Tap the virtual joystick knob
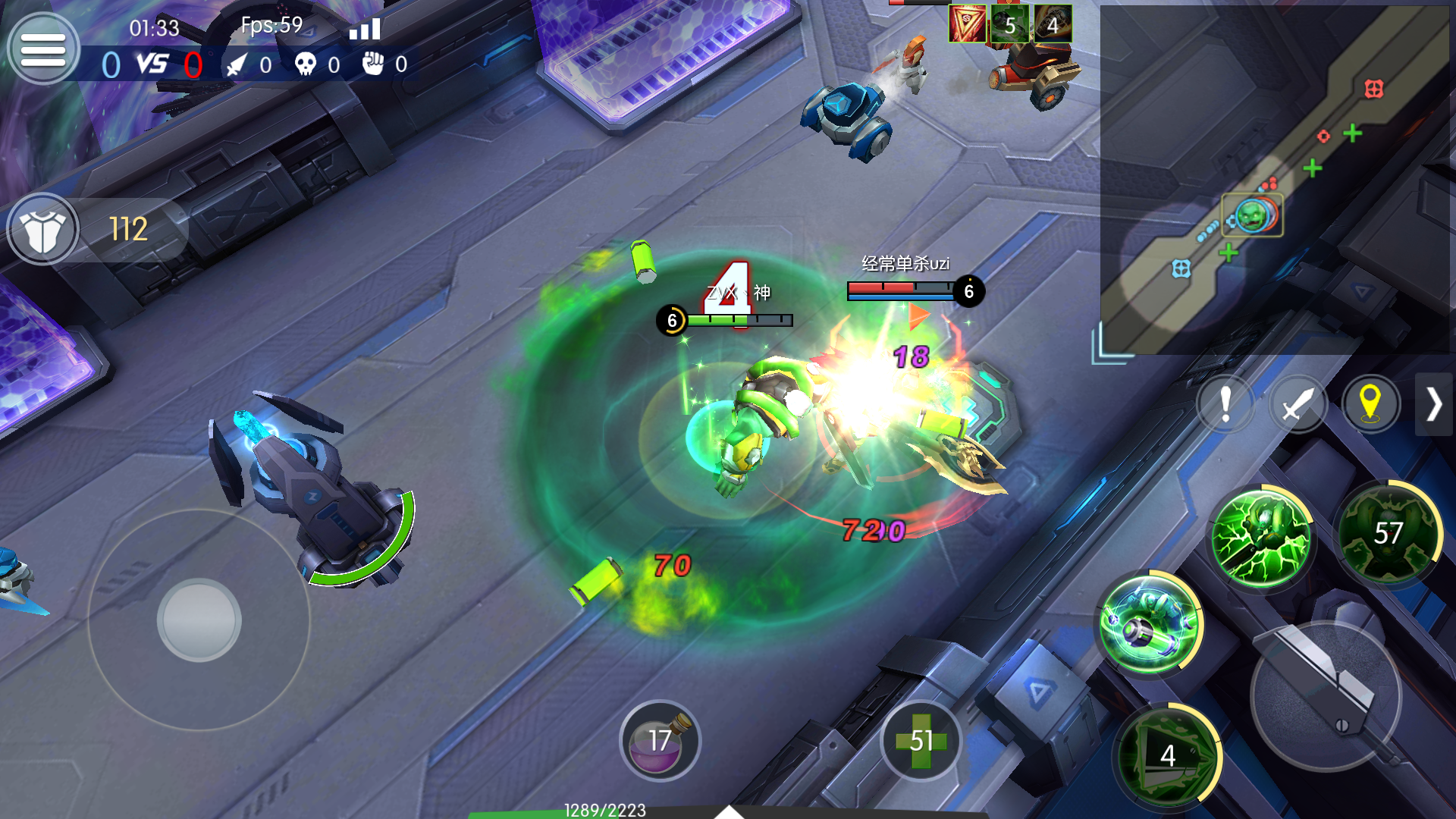The width and height of the screenshot is (1456, 819). coord(199,620)
